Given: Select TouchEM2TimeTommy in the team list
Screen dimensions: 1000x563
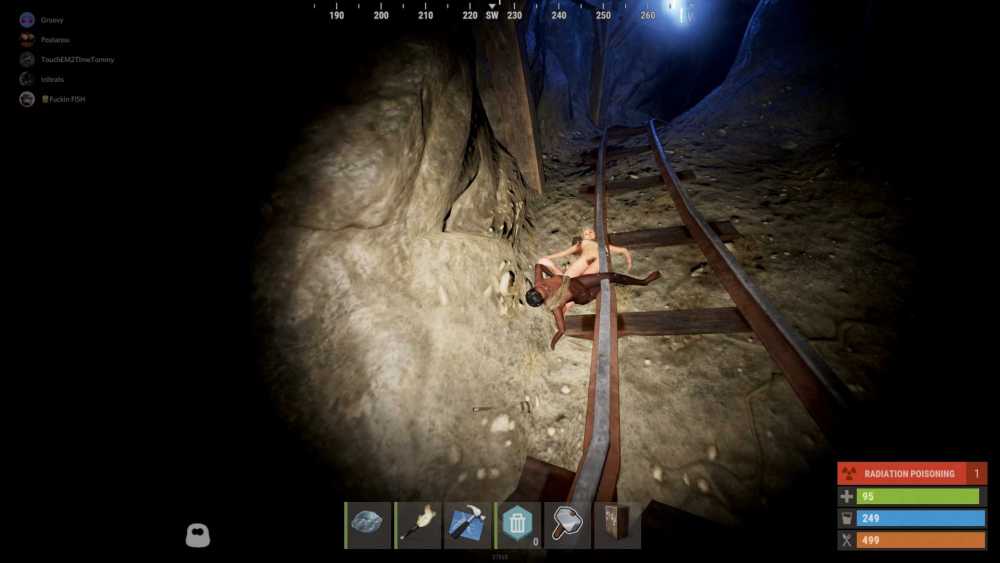Looking at the screenshot, I should click(77, 60).
